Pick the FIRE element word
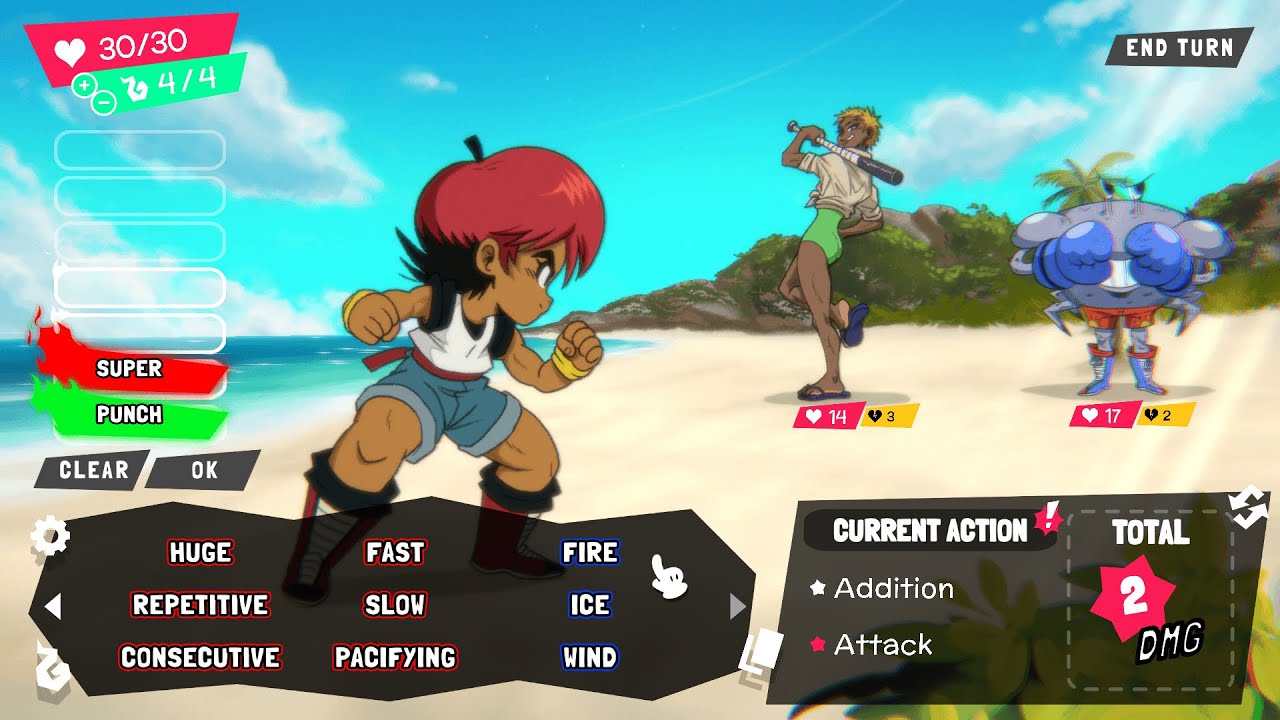The width and height of the screenshot is (1280, 720). pyautogui.click(x=590, y=552)
